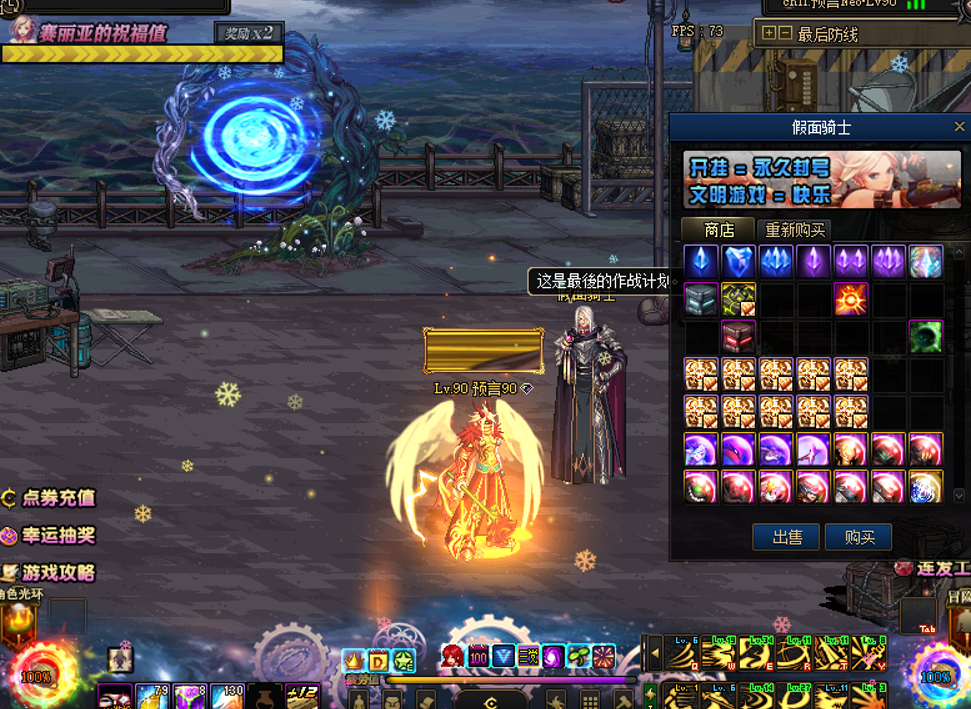Image resolution: width=971 pixels, height=709 pixels.
Task: Click the 奖励 x2 reward badge
Action: click(x=248, y=32)
